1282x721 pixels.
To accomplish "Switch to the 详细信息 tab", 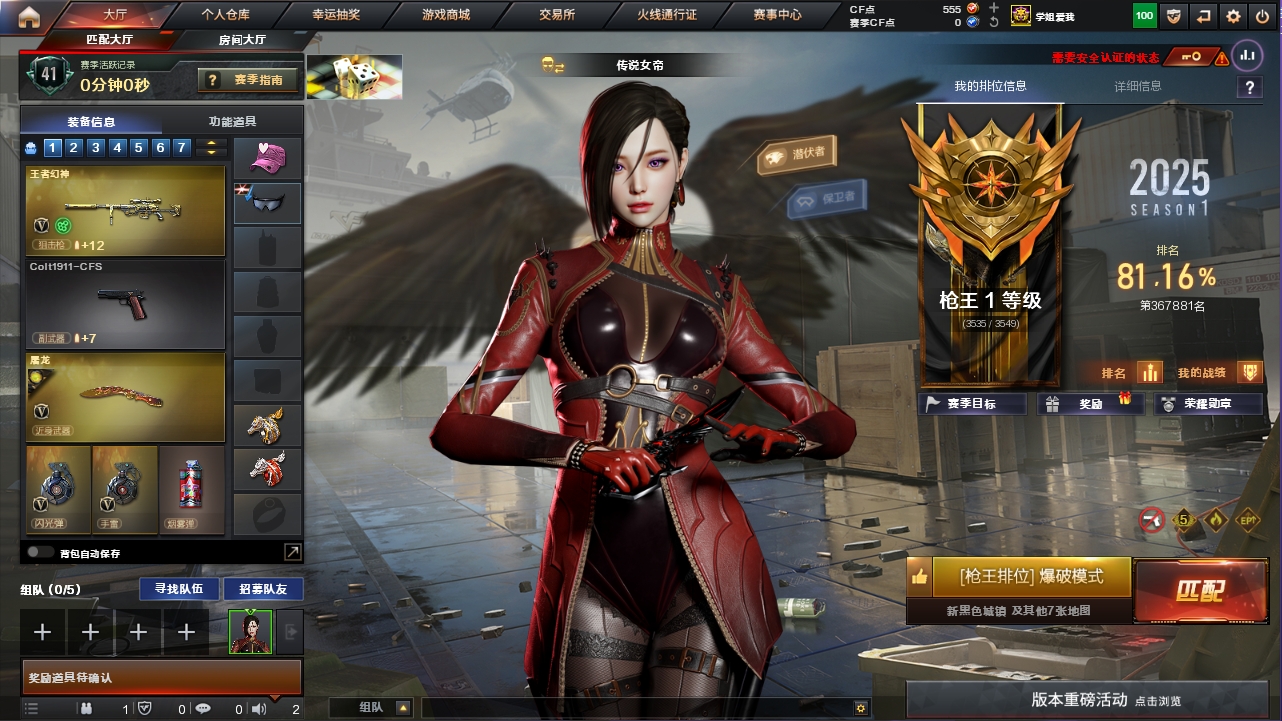I will pos(1138,86).
